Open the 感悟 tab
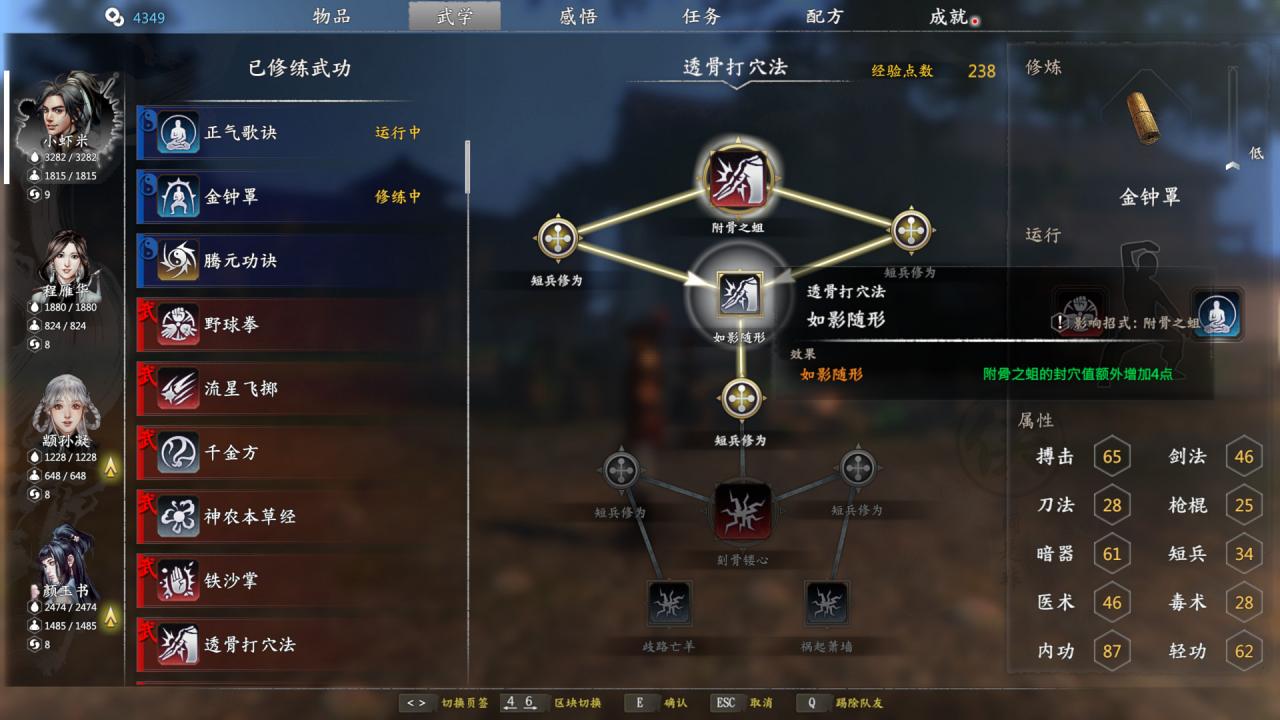Image resolution: width=1280 pixels, height=720 pixels. click(578, 16)
